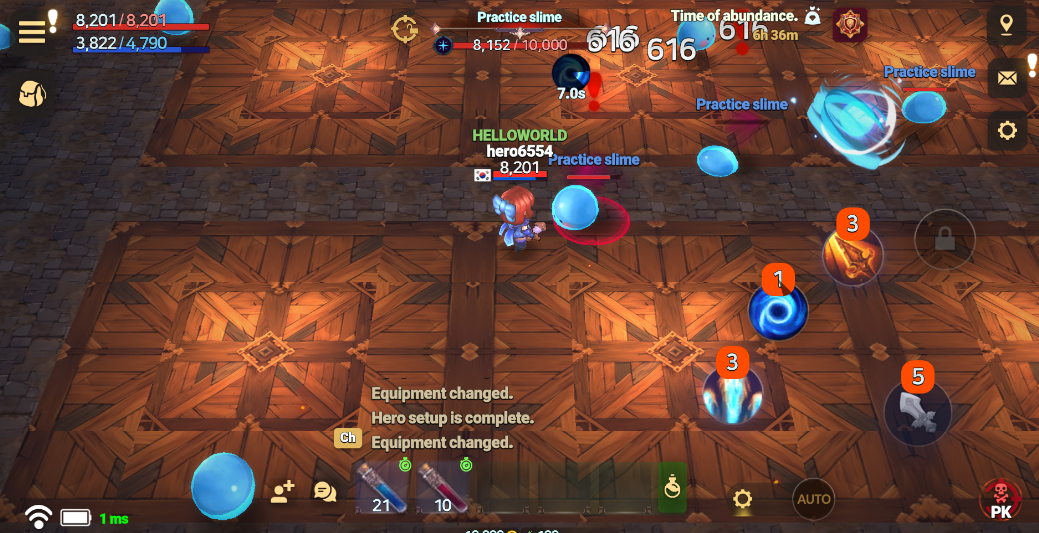Use the ice crystal skill

pyautogui.click(x=733, y=393)
